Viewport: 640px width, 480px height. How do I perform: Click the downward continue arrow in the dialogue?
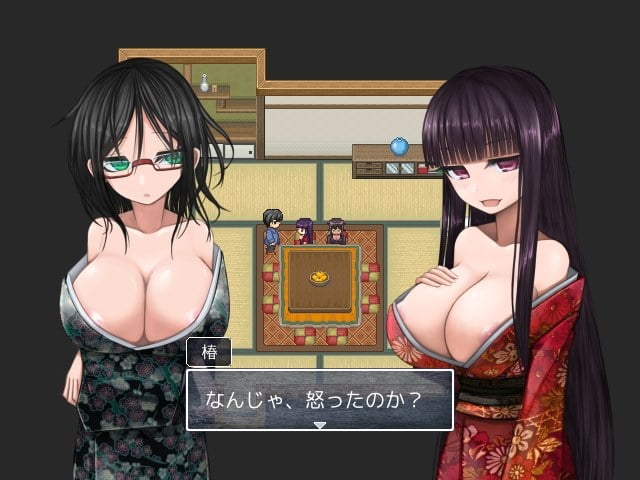[x=320, y=425]
